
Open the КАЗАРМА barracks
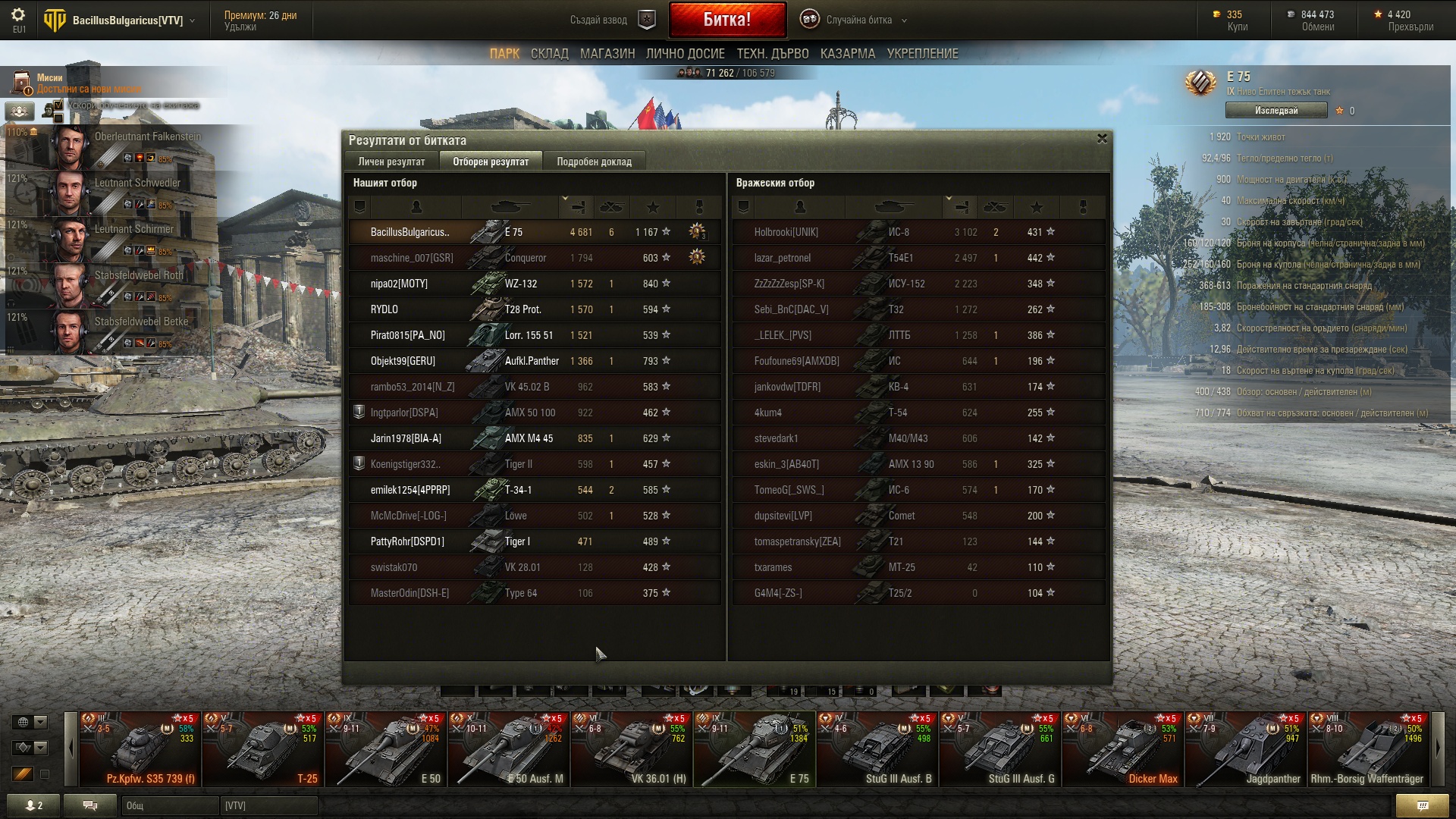tap(847, 54)
